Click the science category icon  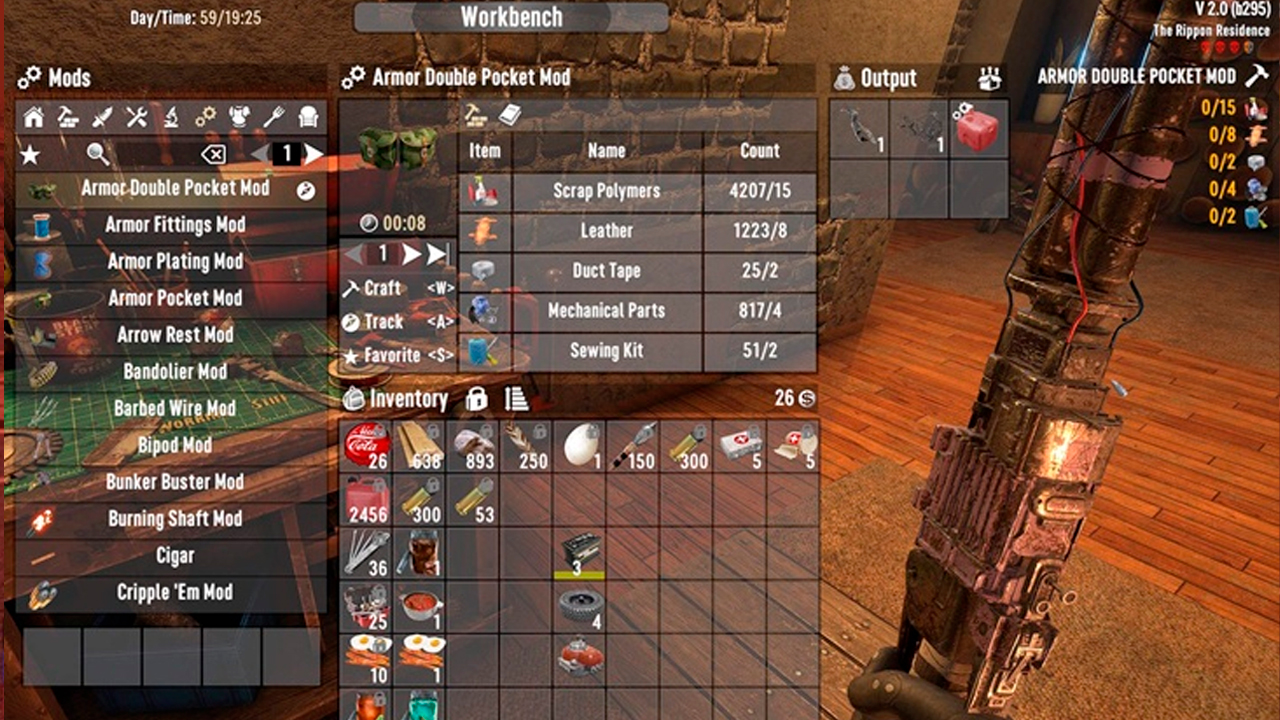pyautogui.click(x=172, y=118)
